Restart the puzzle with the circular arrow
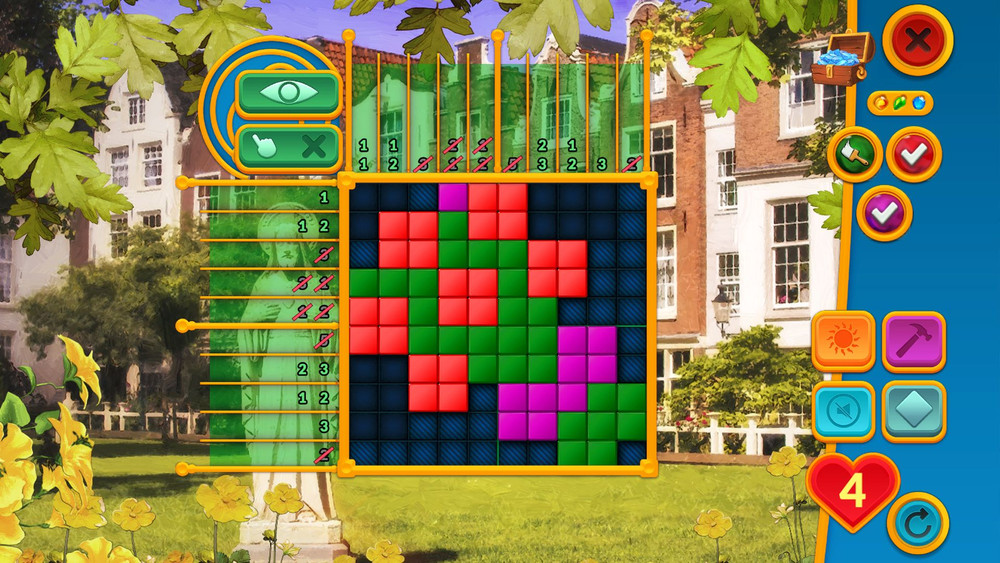Image resolution: width=1000 pixels, height=563 pixels. point(918,522)
